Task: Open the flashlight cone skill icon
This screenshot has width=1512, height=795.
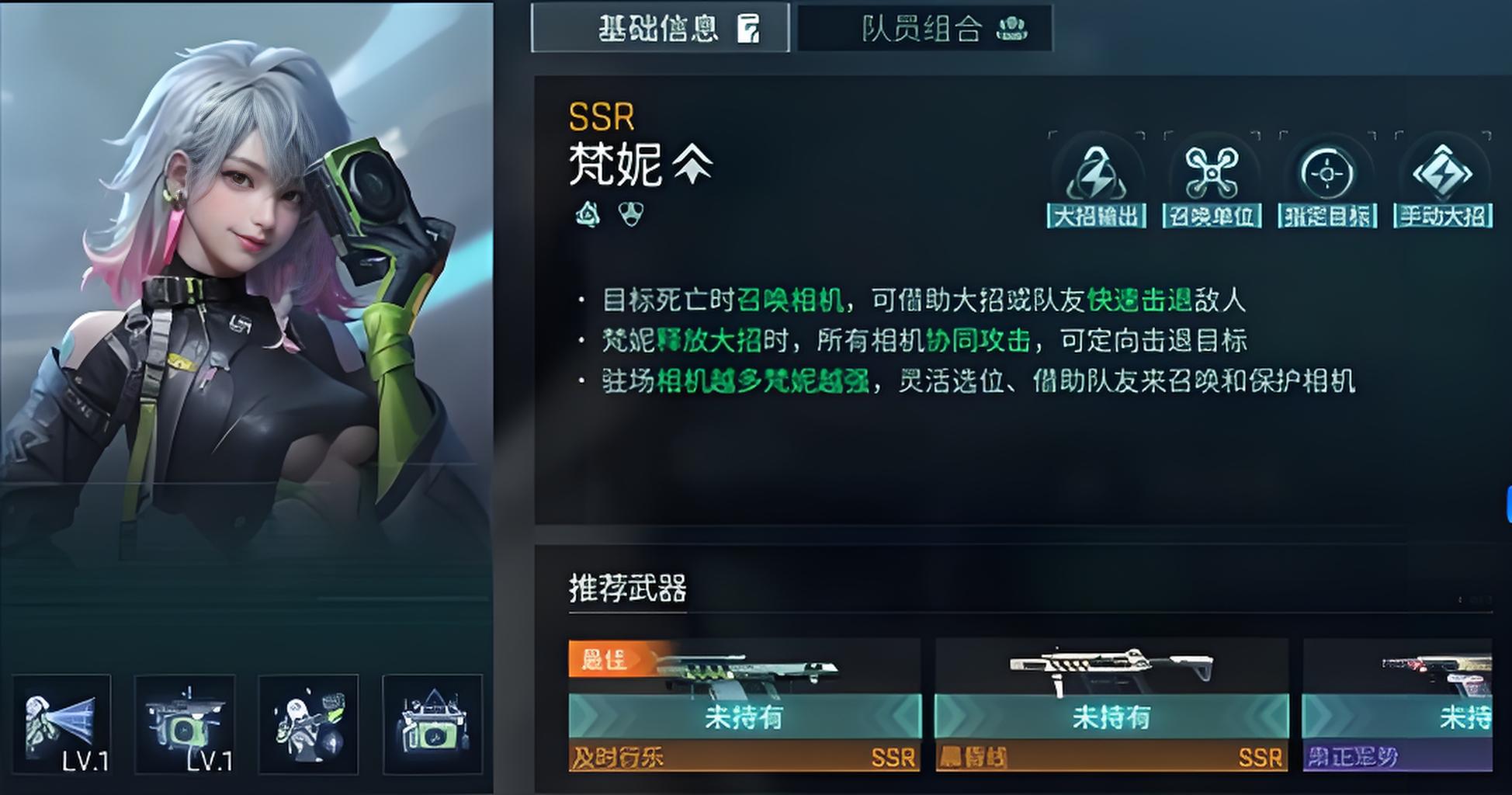Action: pos(61,724)
